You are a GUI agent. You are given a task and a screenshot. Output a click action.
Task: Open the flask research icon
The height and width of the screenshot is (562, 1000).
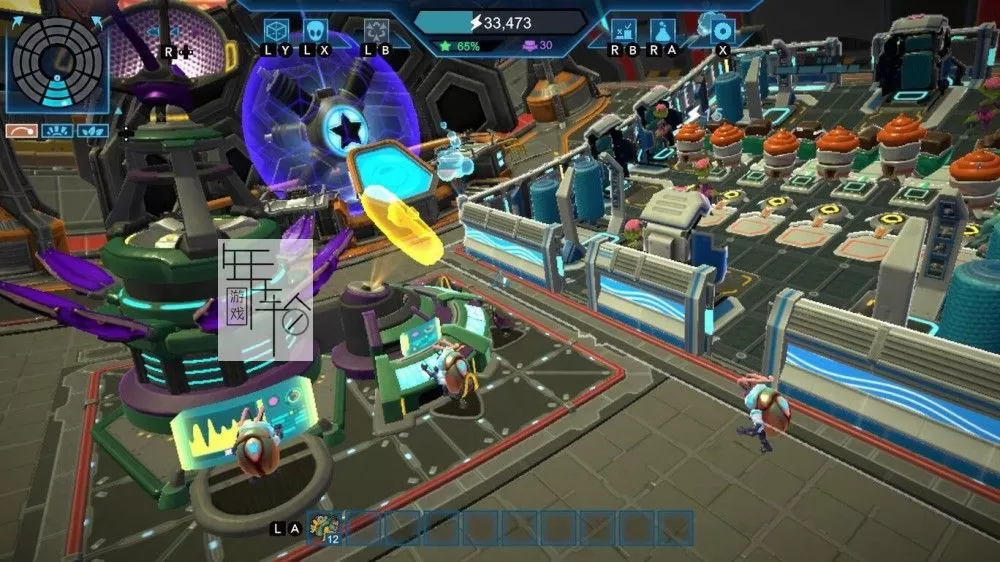[661, 31]
